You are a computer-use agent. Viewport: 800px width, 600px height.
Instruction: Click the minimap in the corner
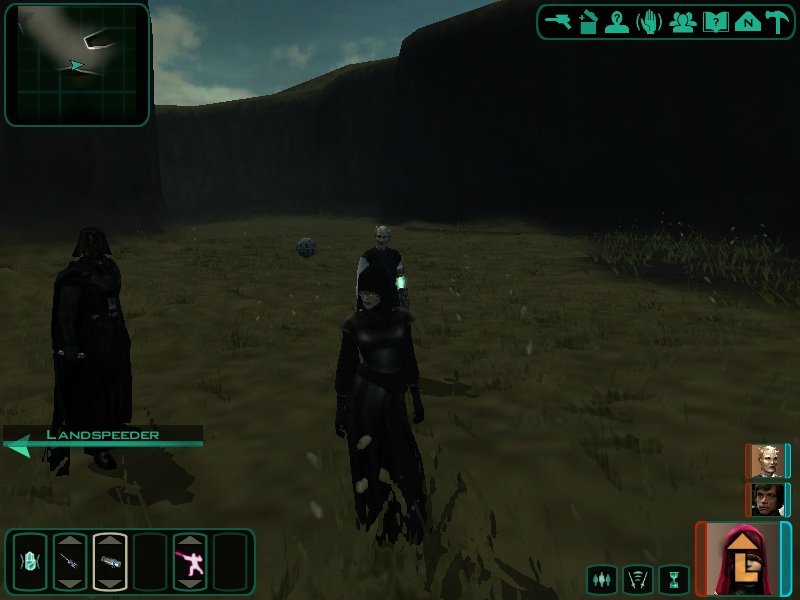(x=77, y=65)
